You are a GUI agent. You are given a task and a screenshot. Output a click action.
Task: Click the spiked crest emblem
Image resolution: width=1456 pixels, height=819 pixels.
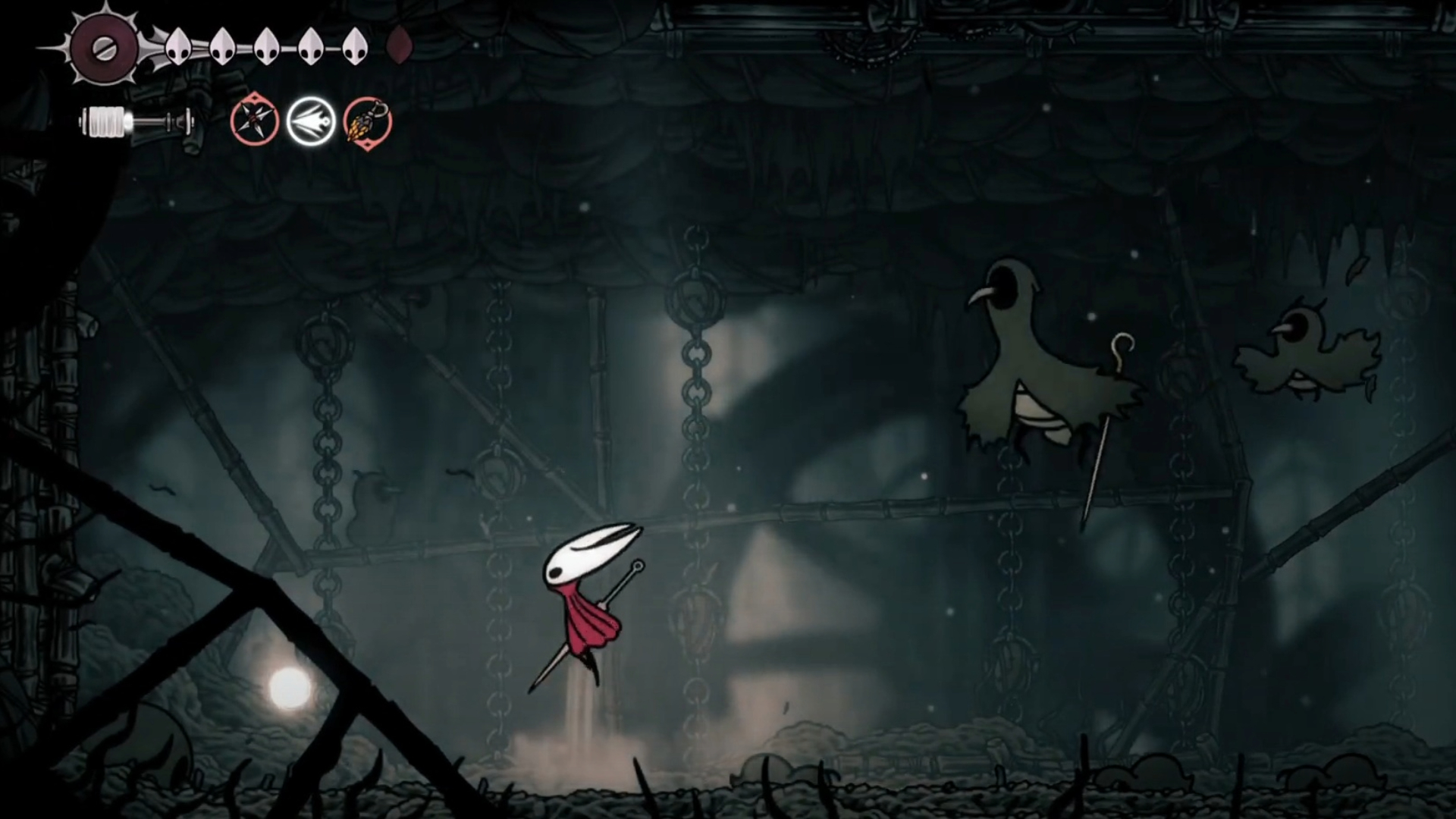pyautogui.click(x=104, y=48)
